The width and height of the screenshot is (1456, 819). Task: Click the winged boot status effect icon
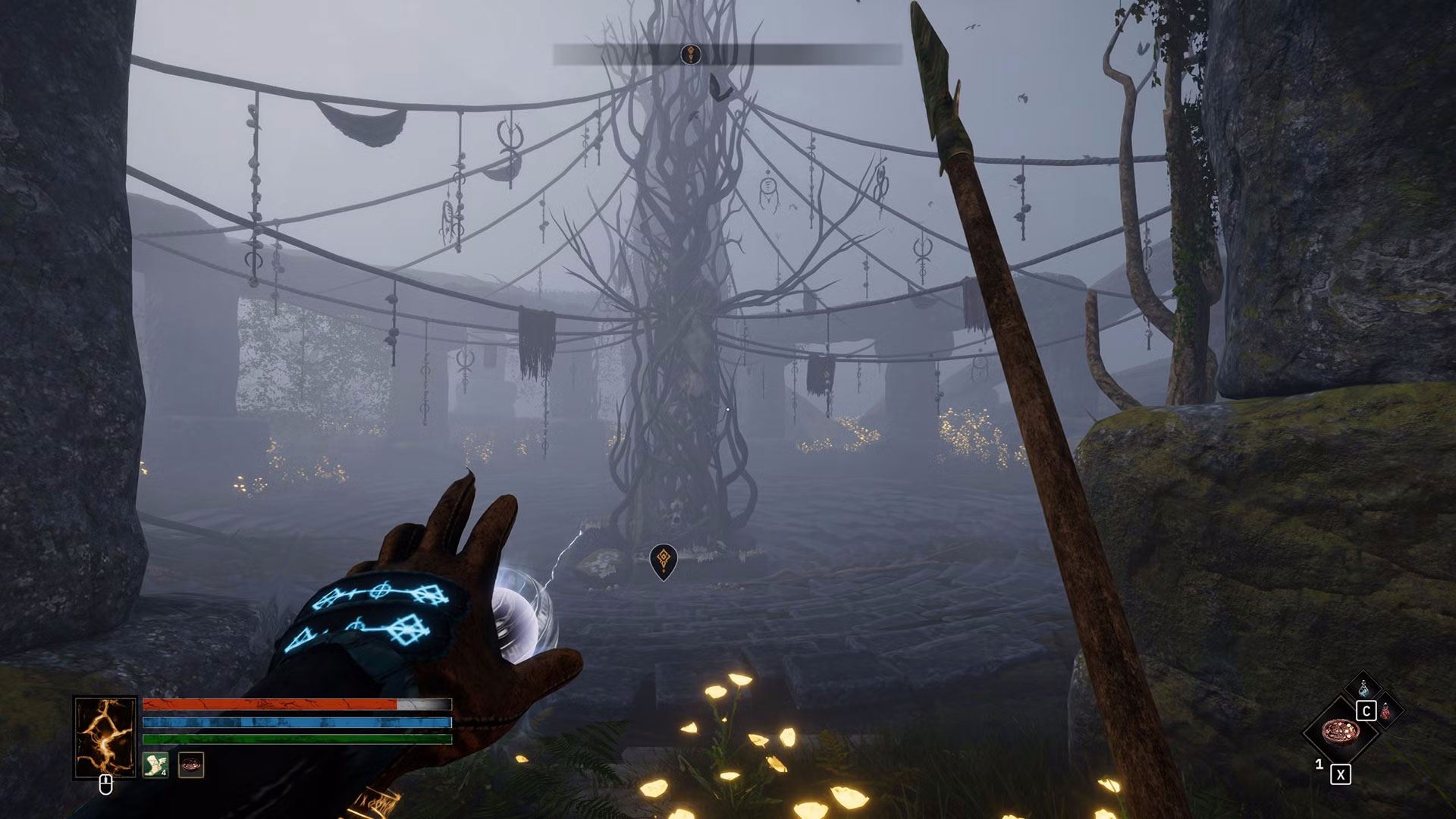click(155, 765)
